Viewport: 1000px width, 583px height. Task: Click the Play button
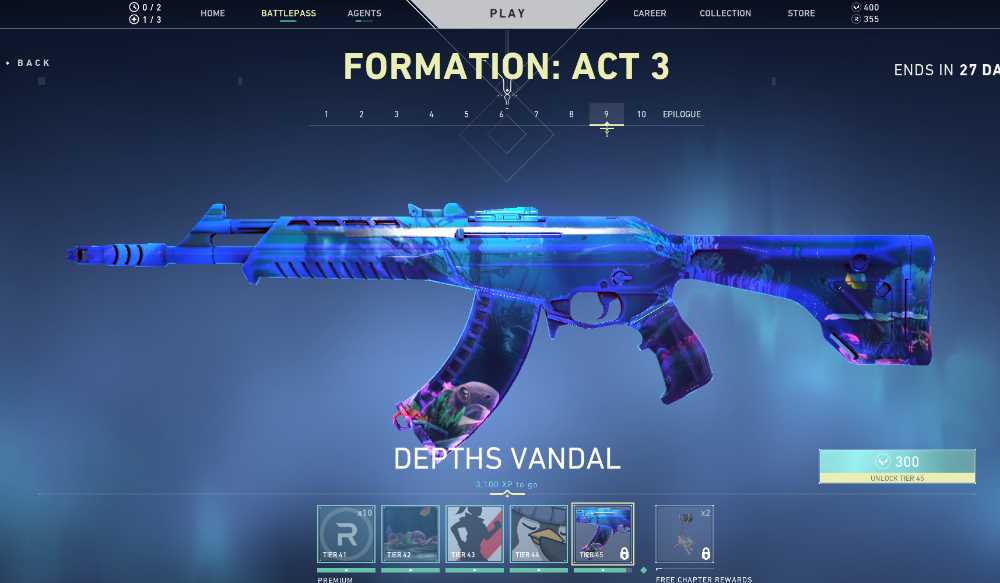point(507,14)
